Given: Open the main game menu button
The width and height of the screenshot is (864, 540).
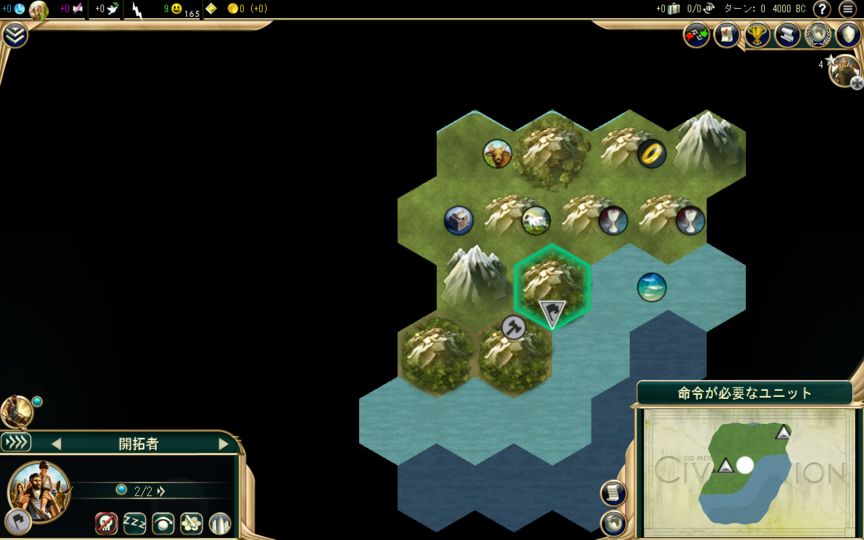Looking at the screenshot, I should coord(847,9).
